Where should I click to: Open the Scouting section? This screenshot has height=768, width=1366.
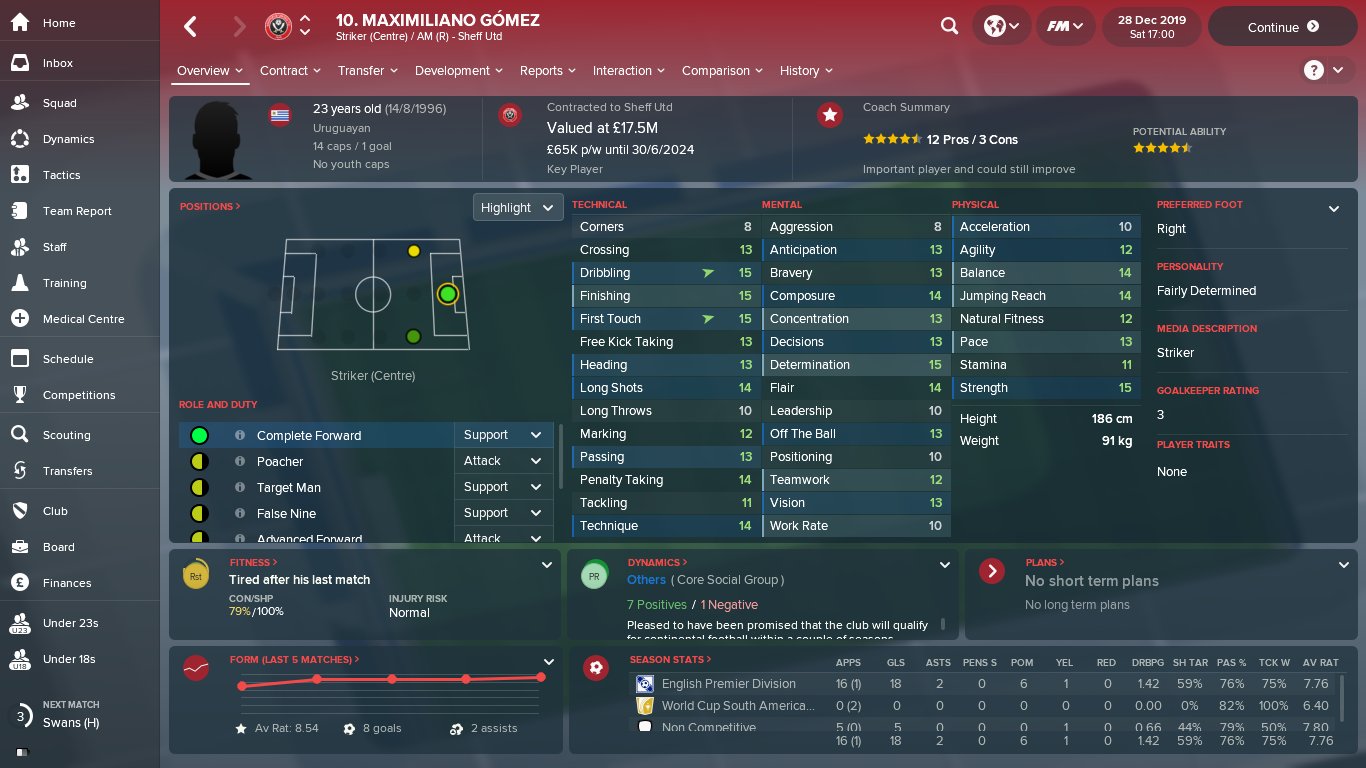[x=66, y=435]
